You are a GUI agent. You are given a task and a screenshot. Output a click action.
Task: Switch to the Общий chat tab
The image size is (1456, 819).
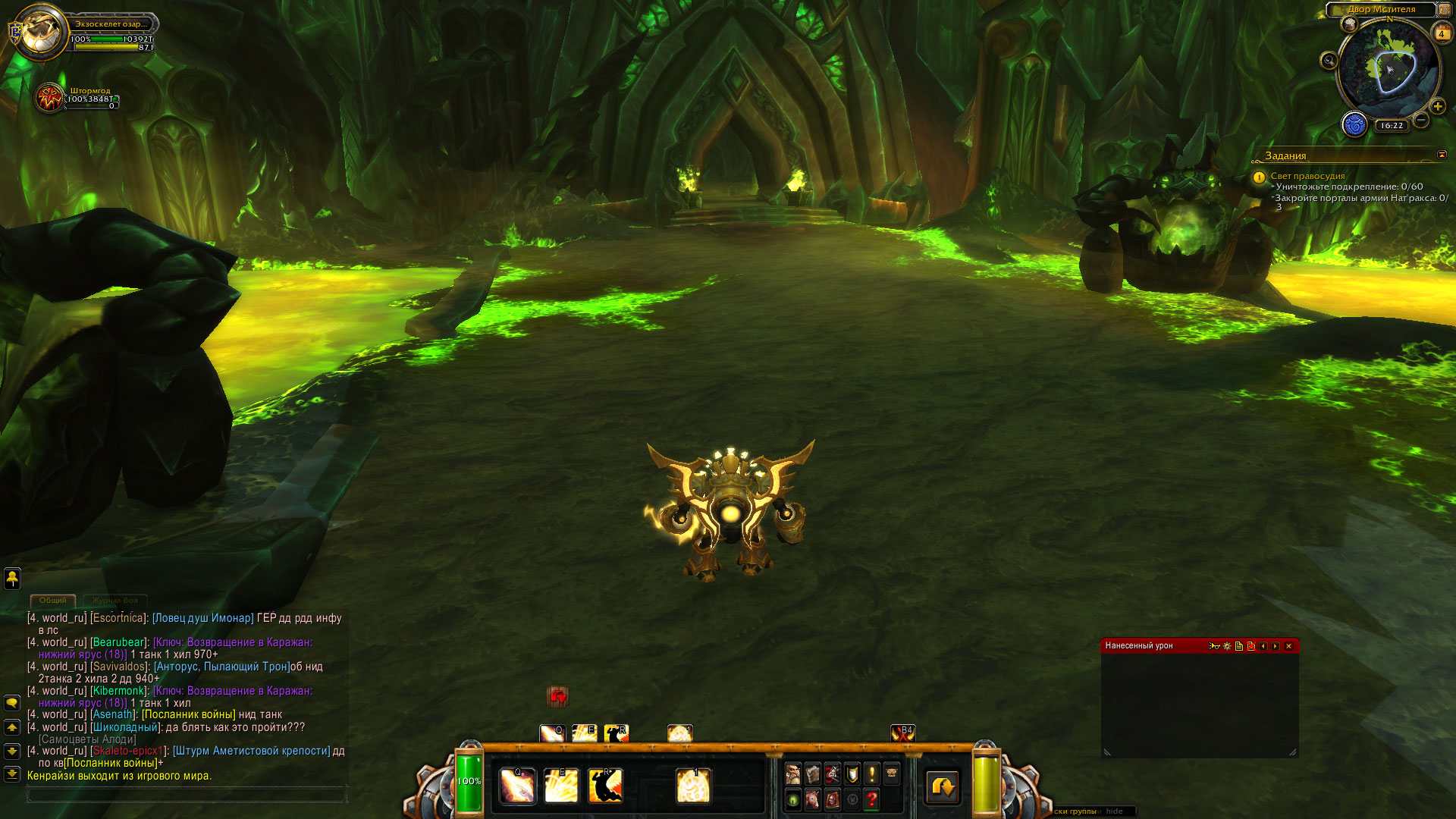click(53, 601)
